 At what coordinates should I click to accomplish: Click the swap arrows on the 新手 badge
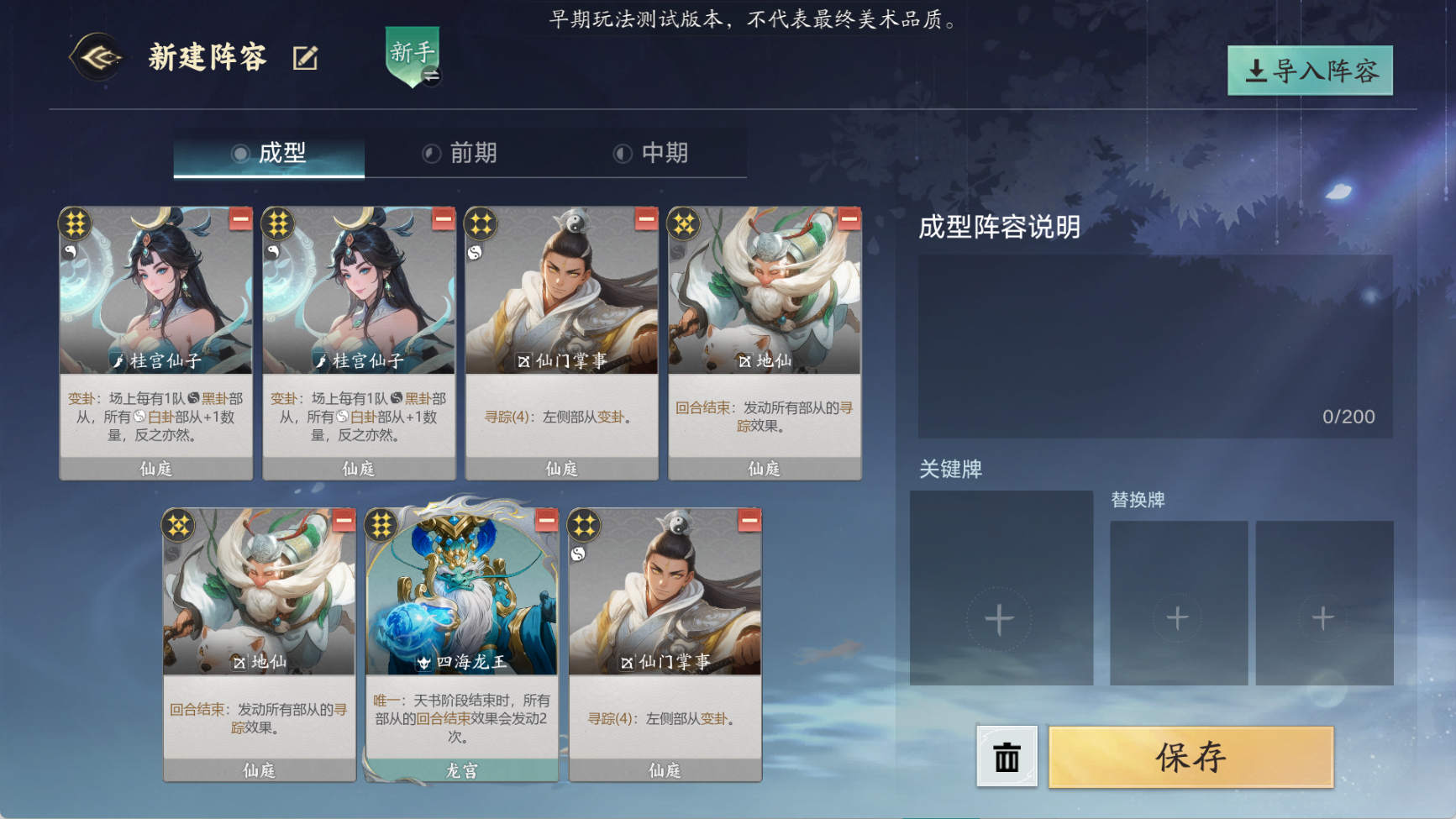(434, 74)
